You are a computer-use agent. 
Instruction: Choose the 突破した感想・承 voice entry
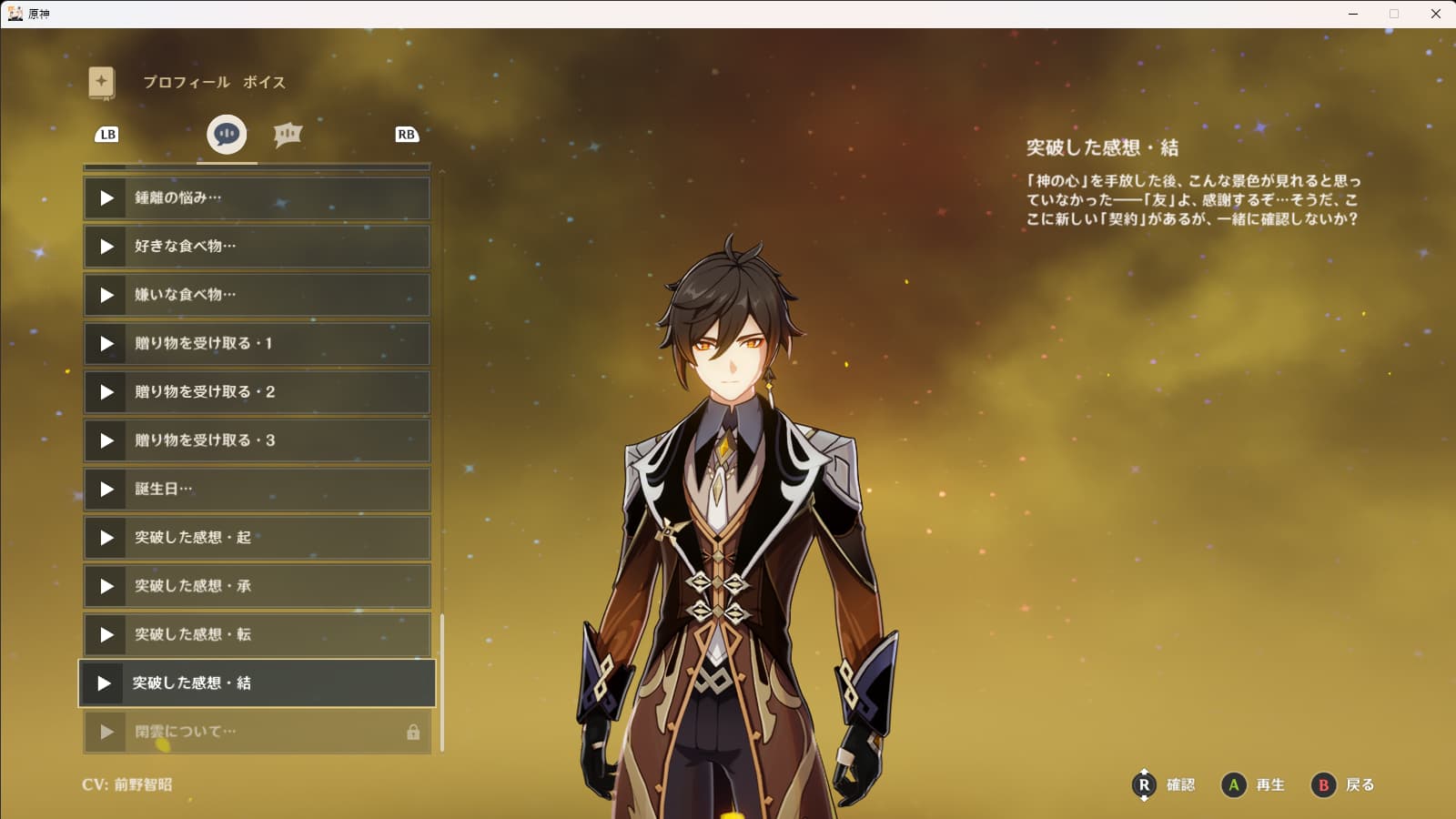pyautogui.click(x=257, y=586)
